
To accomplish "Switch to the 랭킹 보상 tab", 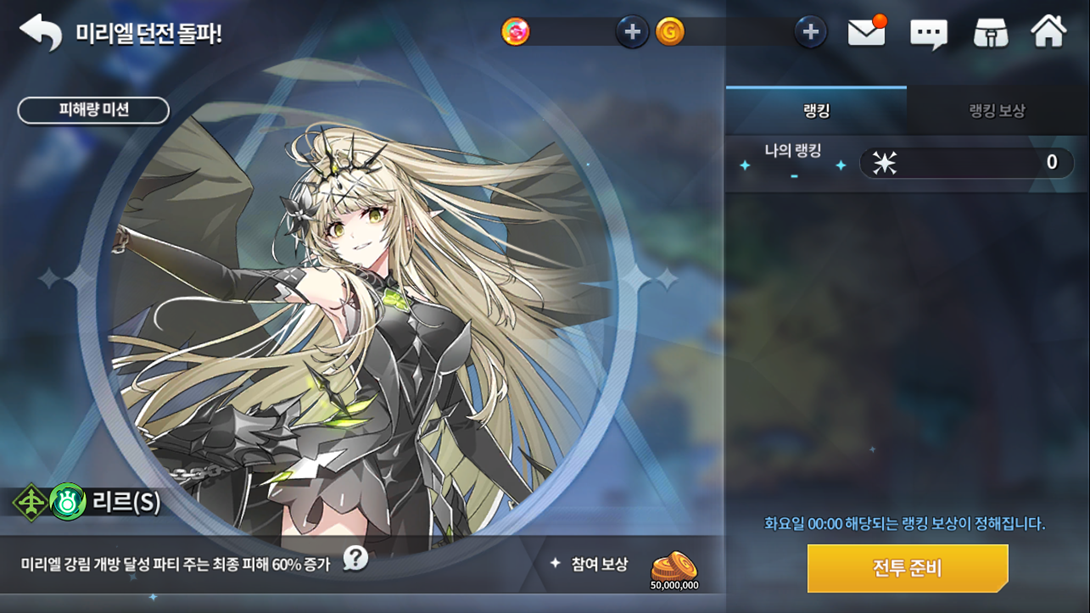I will pos(997,110).
